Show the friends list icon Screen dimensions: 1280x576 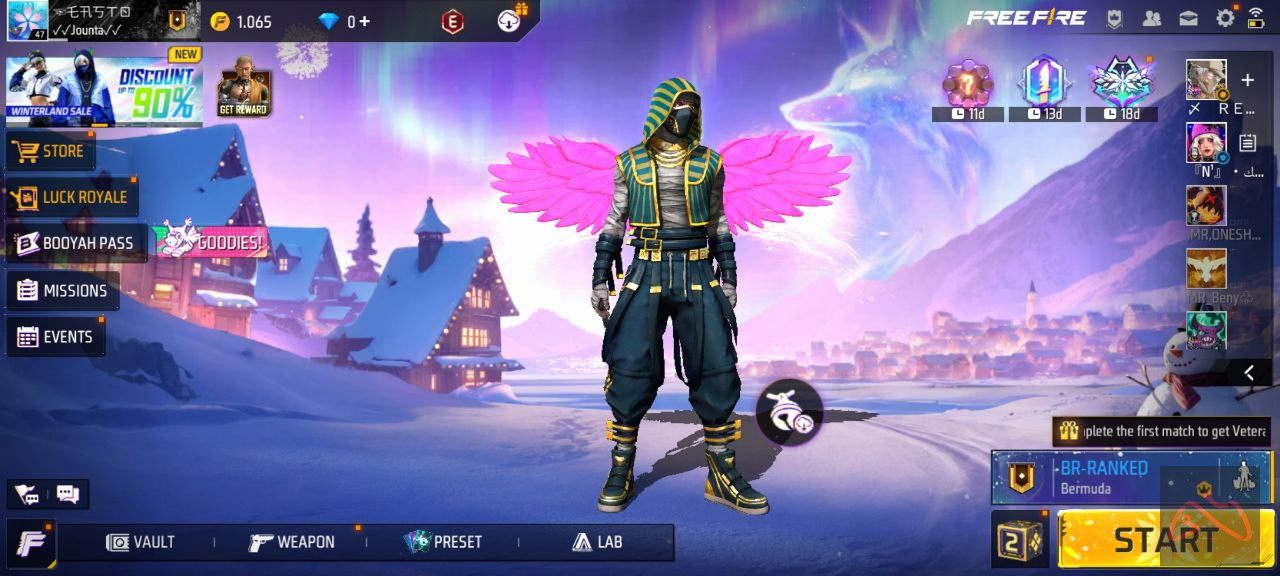[1152, 18]
